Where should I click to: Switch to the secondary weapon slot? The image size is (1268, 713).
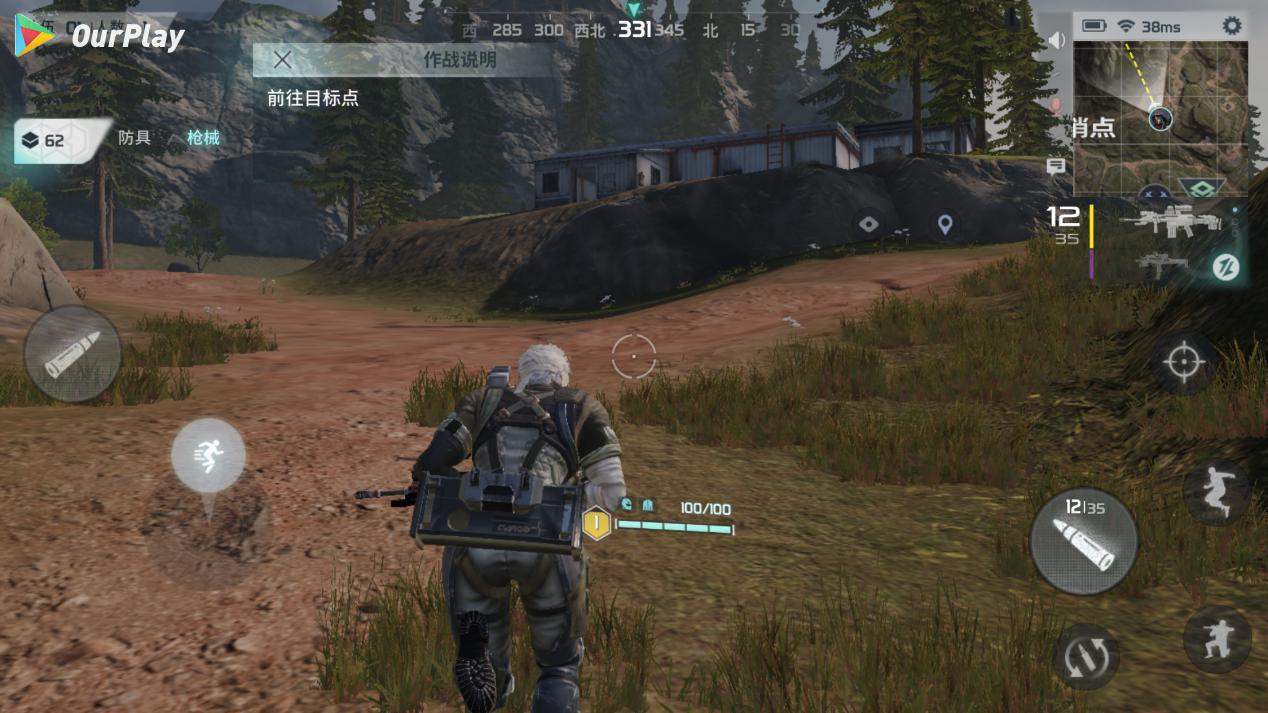click(1162, 265)
